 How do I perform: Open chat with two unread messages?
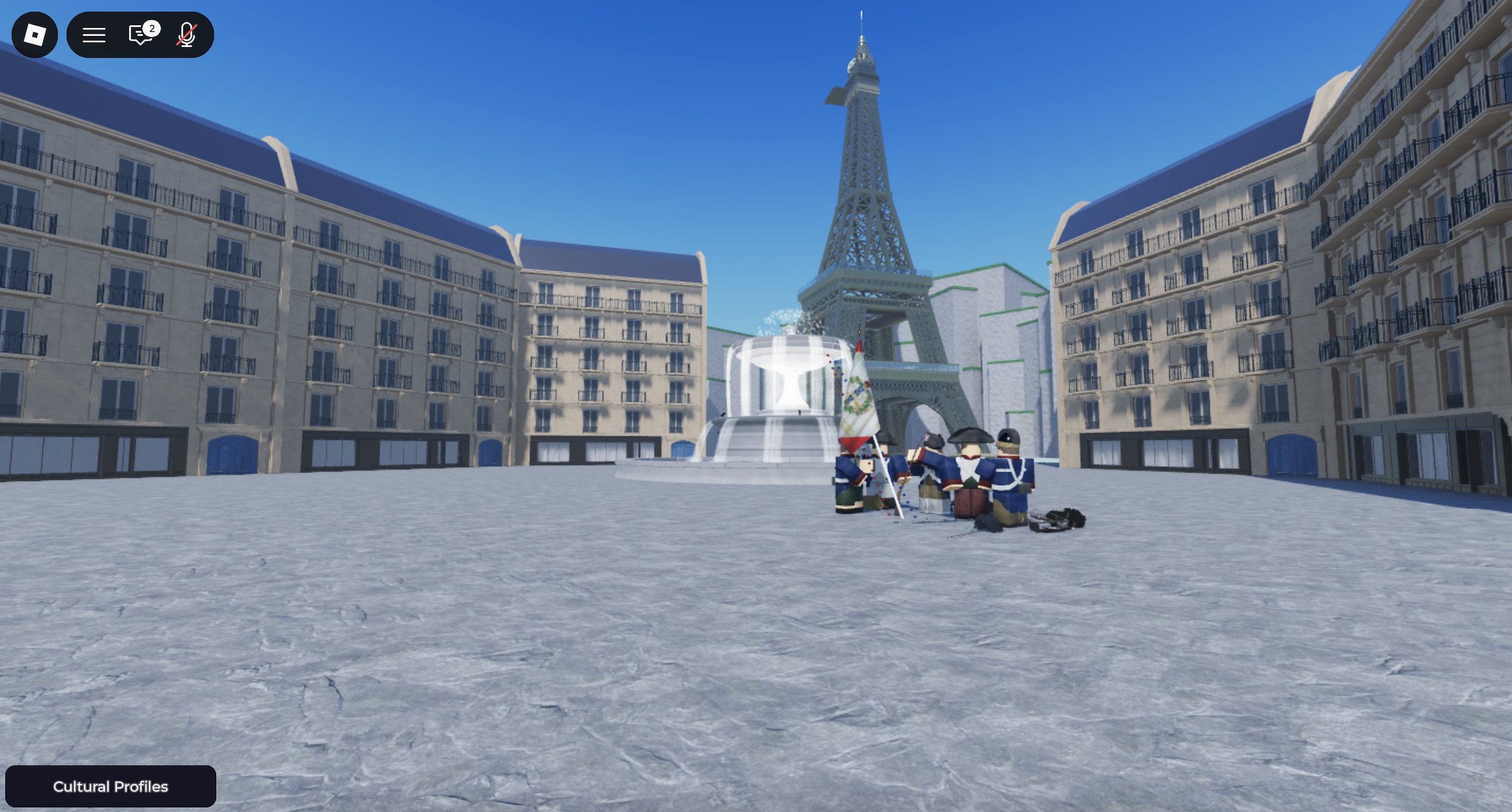pos(141,34)
